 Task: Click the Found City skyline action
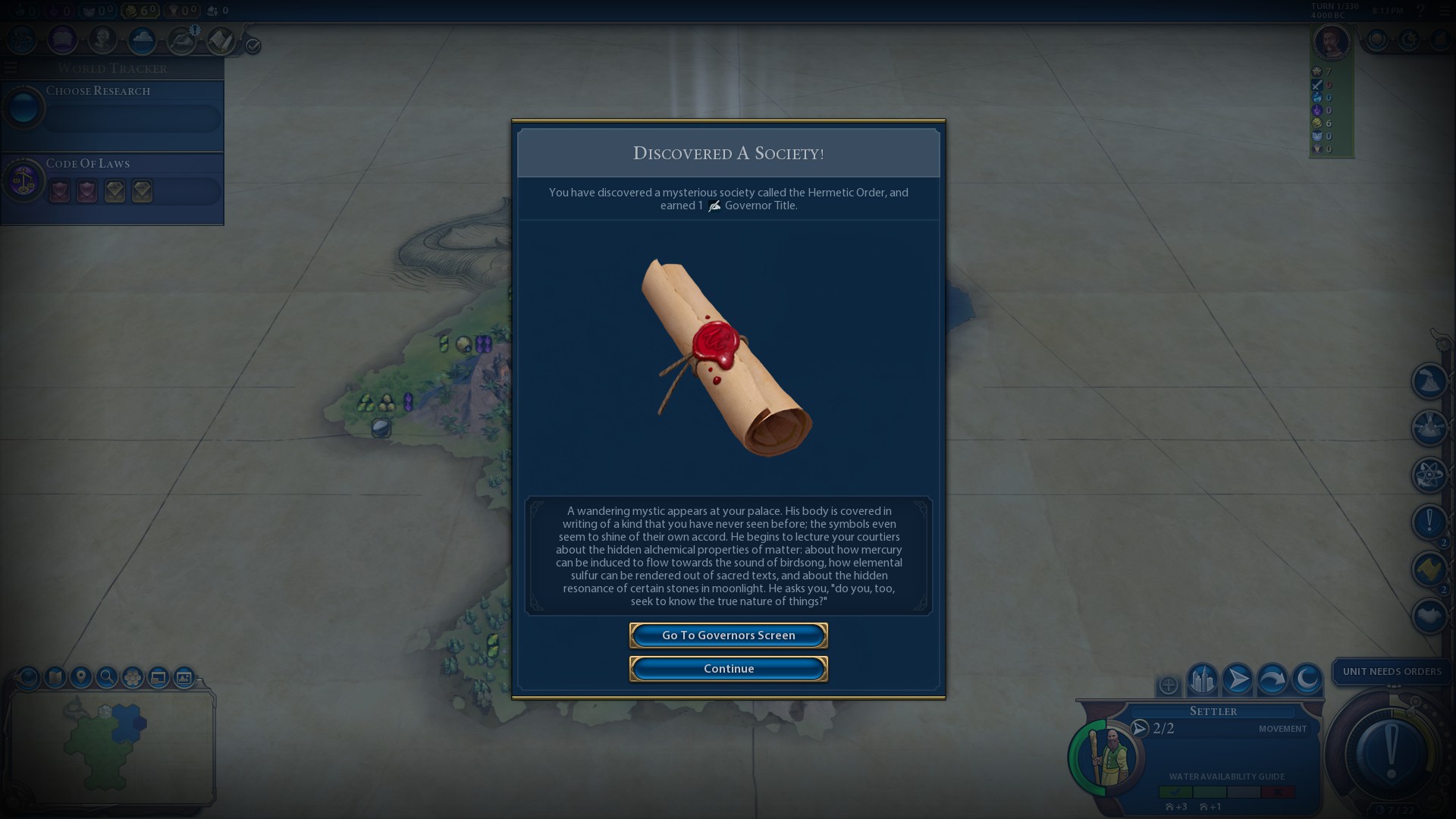pyautogui.click(x=1202, y=679)
